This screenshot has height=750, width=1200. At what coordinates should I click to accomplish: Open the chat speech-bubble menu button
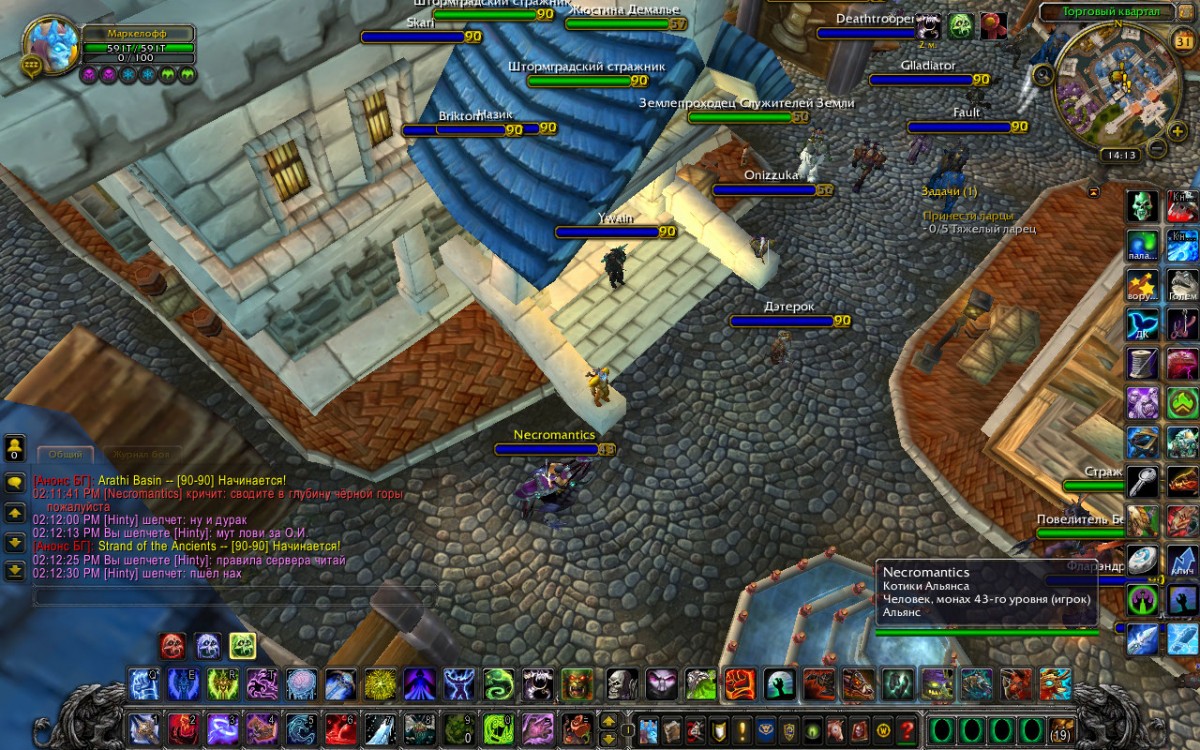point(15,482)
